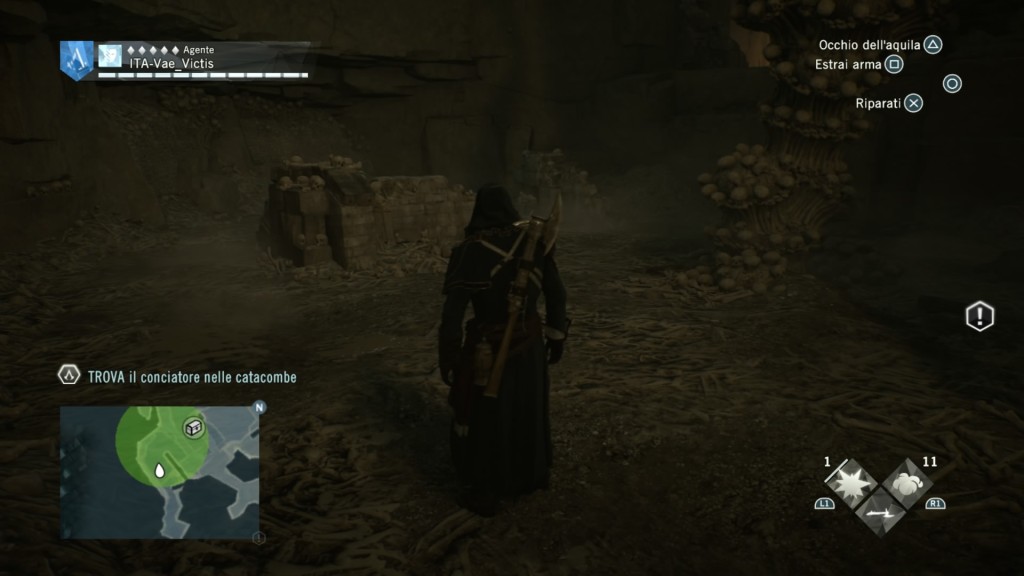The width and height of the screenshot is (1024, 576).
Task: Click the blue Assassin insignia badge
Action: point(76,58)
